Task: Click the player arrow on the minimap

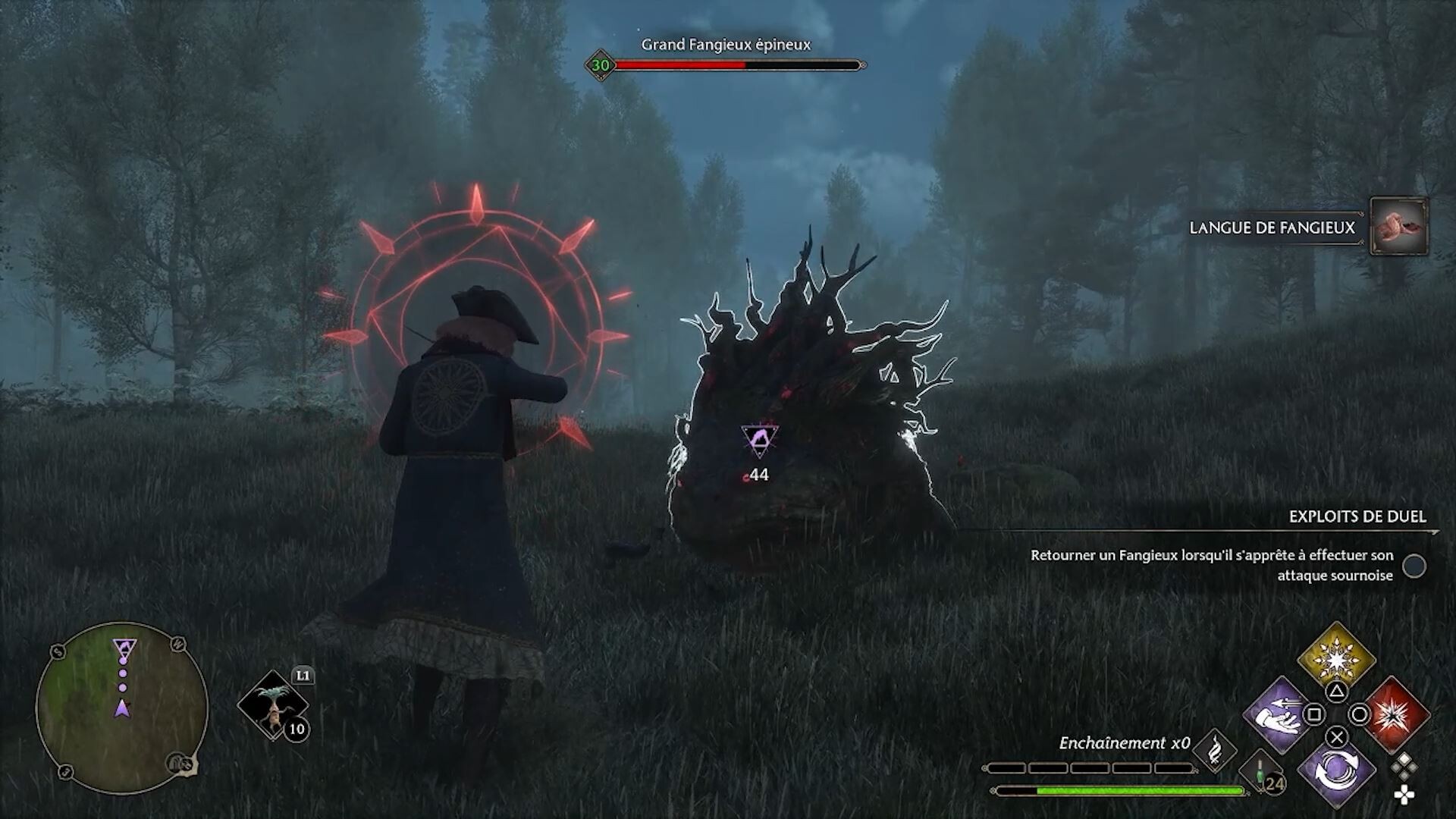Action: tap(123, 708)
